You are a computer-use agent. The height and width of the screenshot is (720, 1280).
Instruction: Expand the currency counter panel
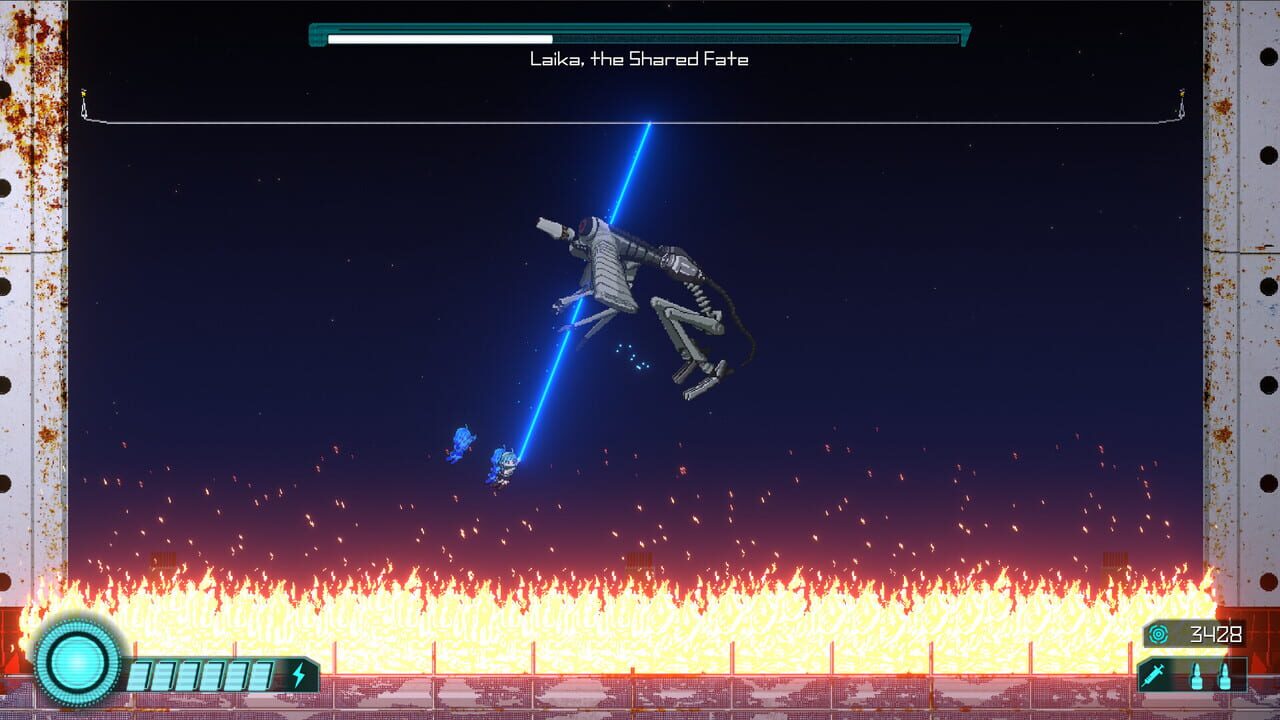[x=1195, y=633]
